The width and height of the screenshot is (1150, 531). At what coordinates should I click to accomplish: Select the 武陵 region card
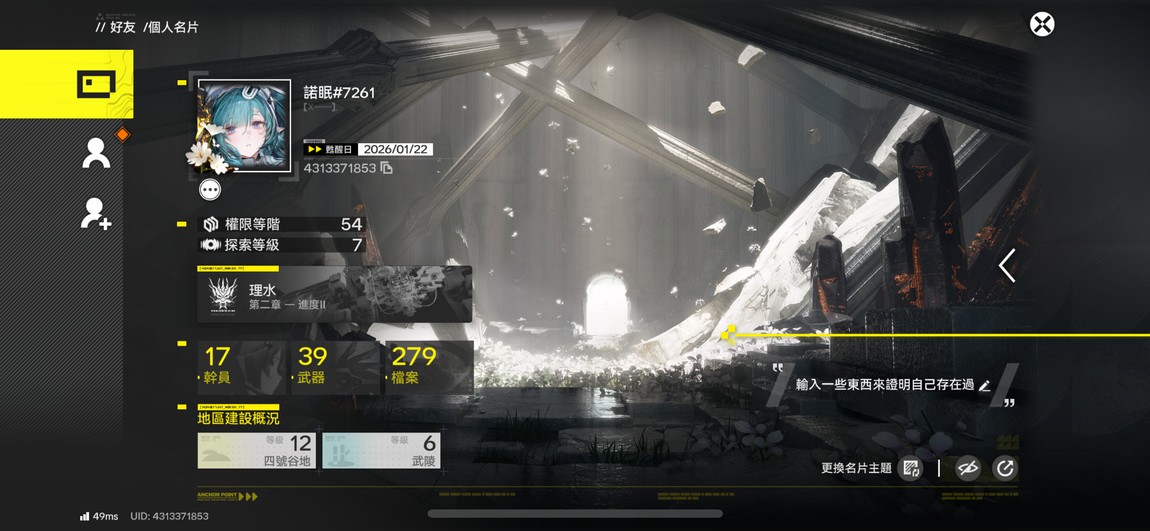pos(381,451)
